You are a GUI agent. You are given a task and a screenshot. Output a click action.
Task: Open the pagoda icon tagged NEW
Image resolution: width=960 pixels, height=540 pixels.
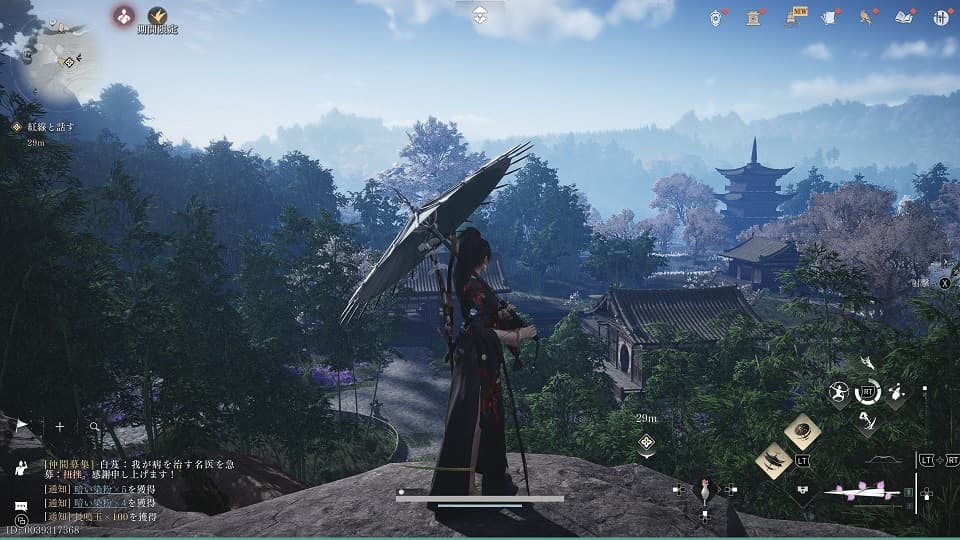pyautogui.click(x=791, y=17)
